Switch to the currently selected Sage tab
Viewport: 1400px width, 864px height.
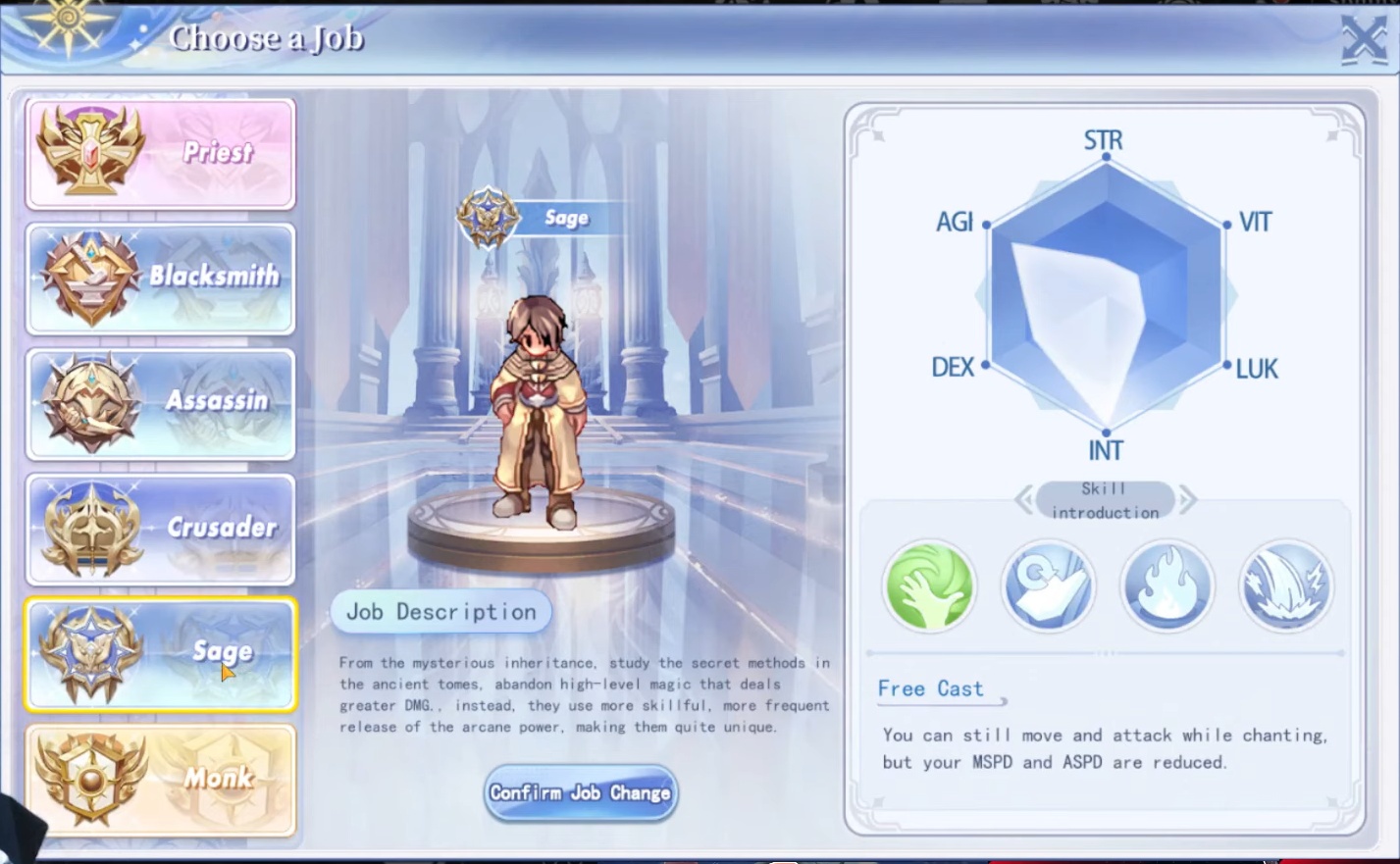pos(160,654)
